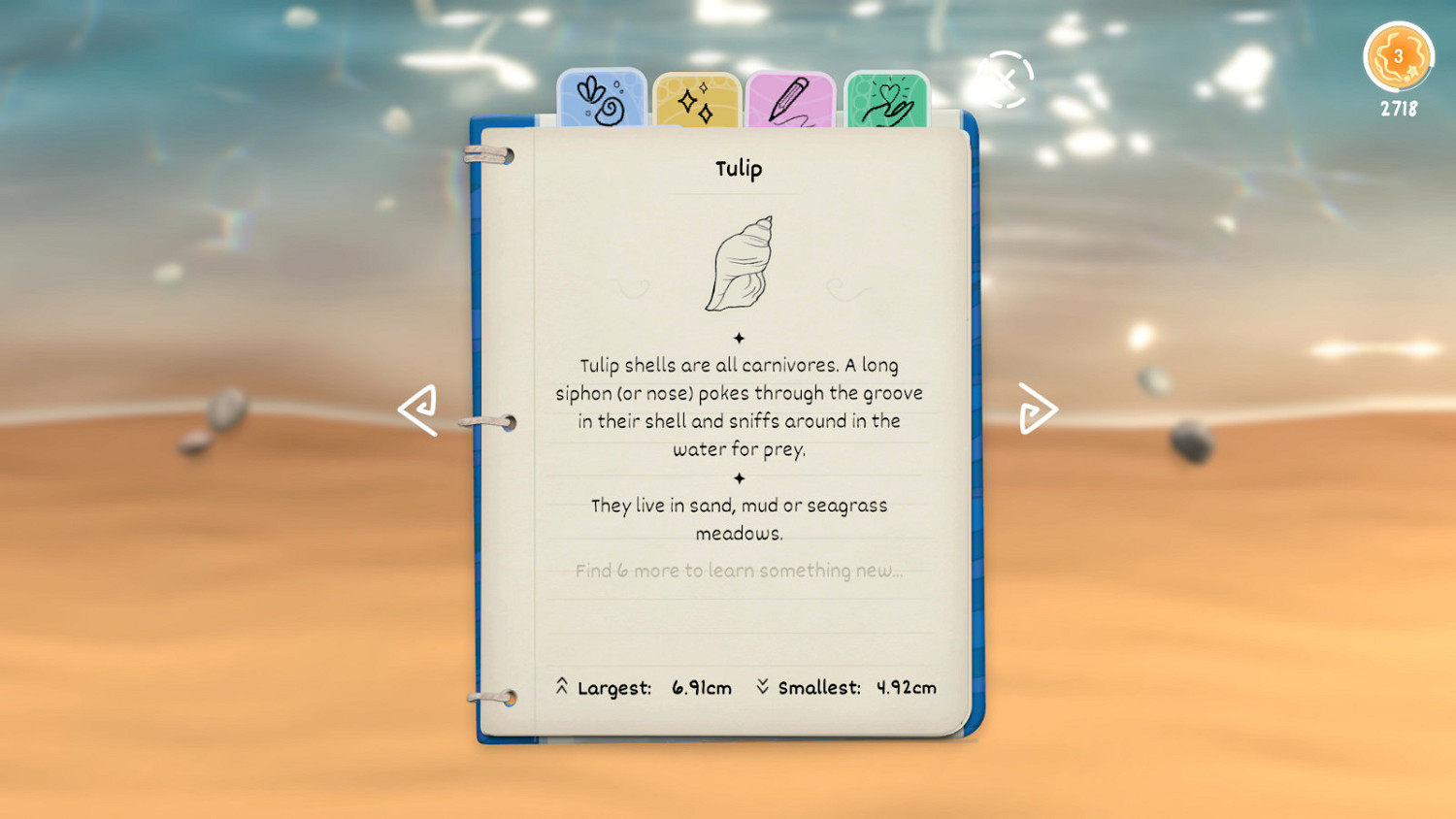Image resolution: width=1456 pixels, height=819 pixels.
Task: Close the journal with the X button
Action: (x=1006, y=80)
